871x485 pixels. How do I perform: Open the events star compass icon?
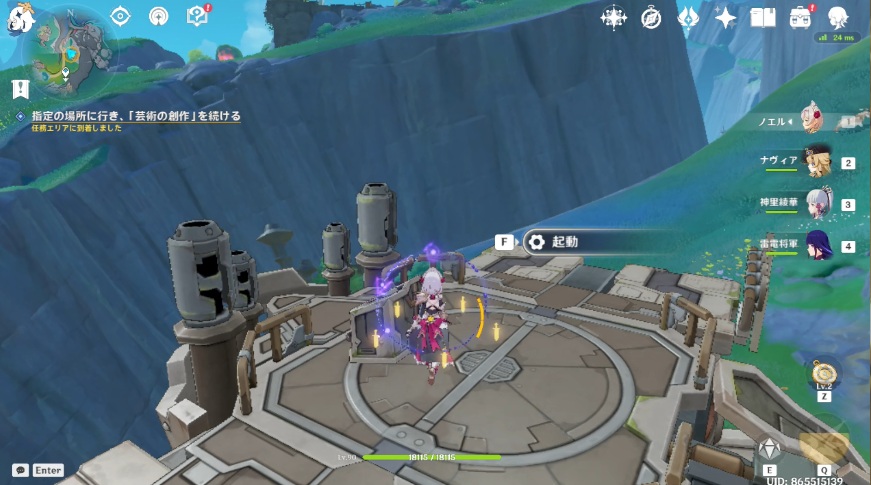pyautogui.click(x=613, y=17)
